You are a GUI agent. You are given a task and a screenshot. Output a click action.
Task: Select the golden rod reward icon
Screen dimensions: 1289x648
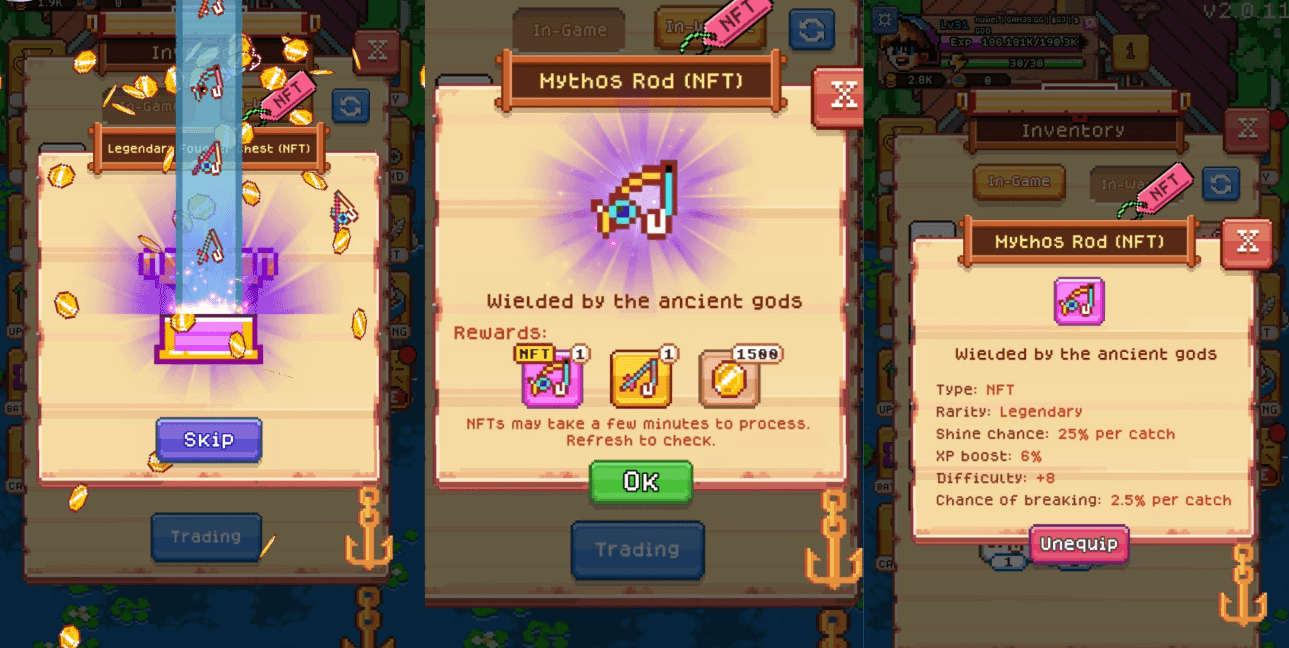coord(640,380)
